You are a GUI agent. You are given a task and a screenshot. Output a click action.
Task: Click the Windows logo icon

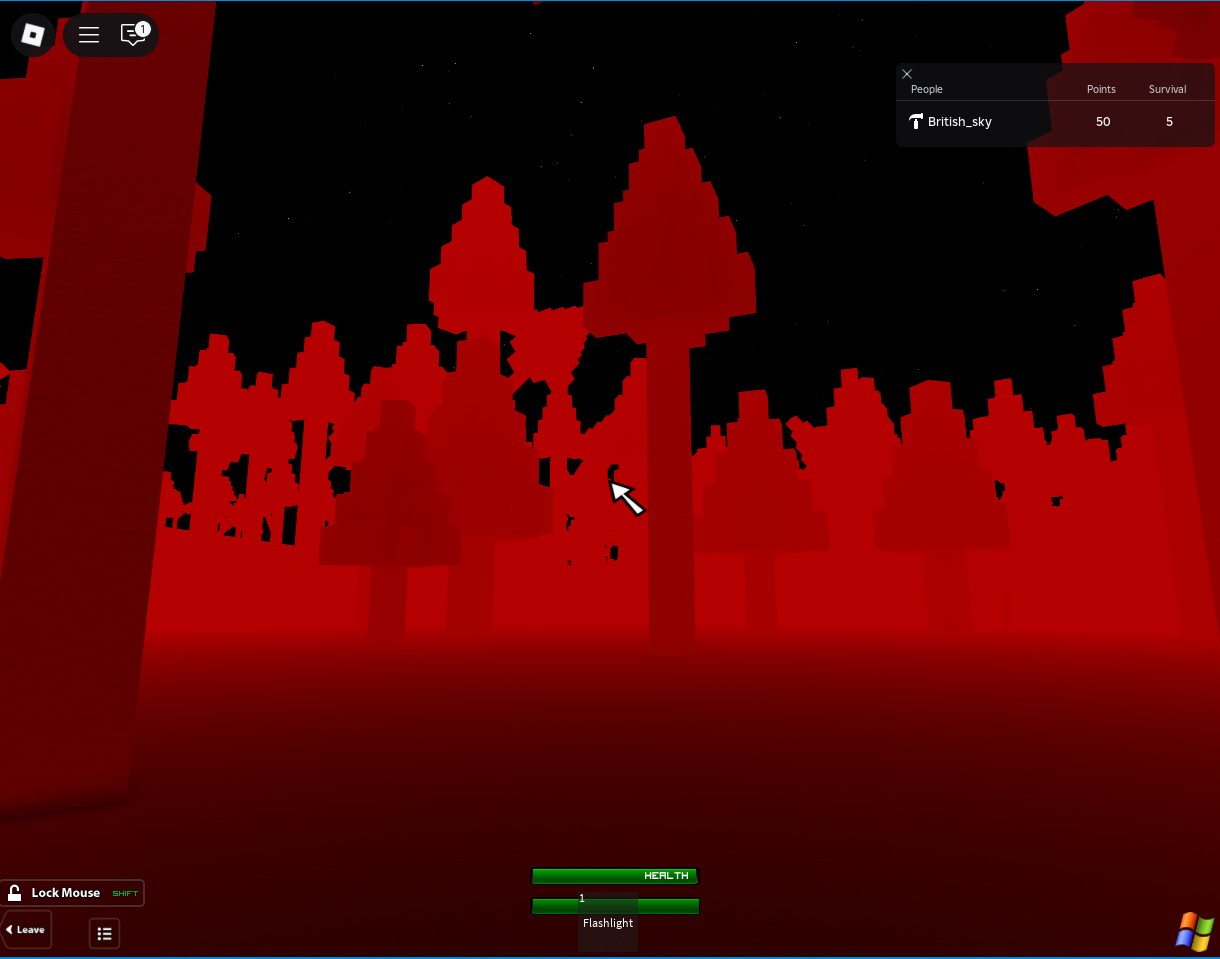pyautogui.click(x=1193, y=932)
